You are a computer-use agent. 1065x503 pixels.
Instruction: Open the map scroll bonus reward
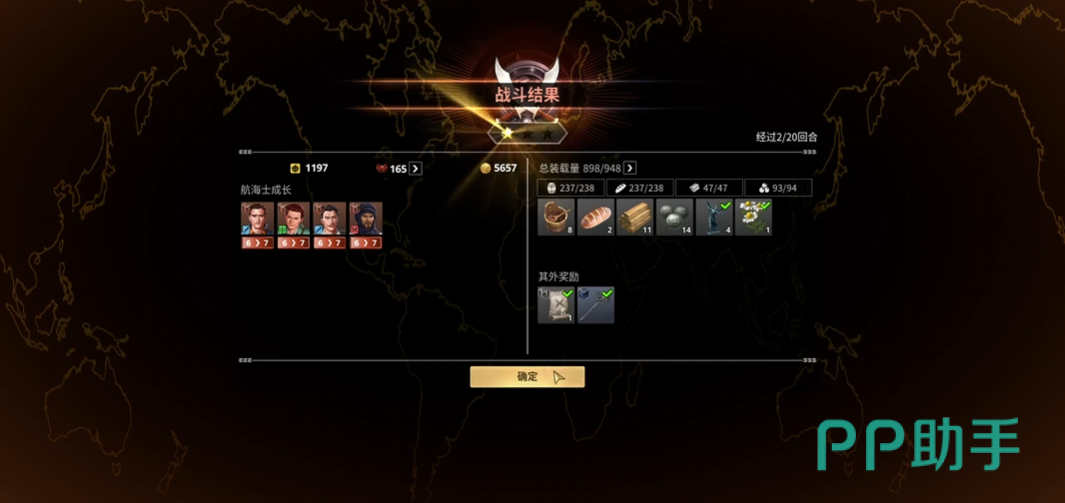(x=555, y=305)
